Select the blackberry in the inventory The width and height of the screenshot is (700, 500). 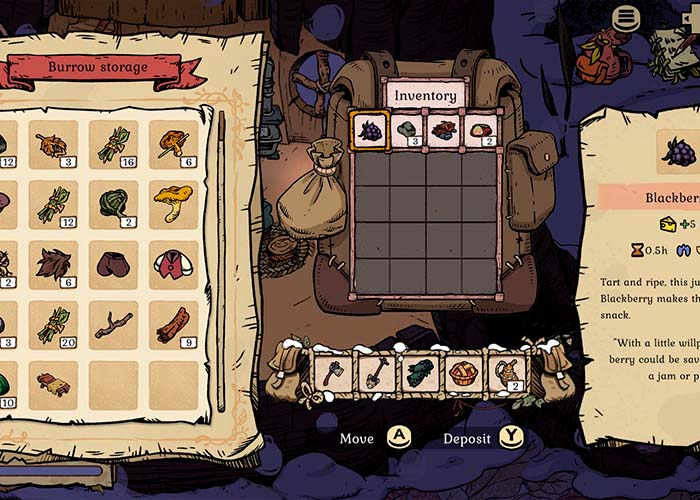click(x=371, y=131)
